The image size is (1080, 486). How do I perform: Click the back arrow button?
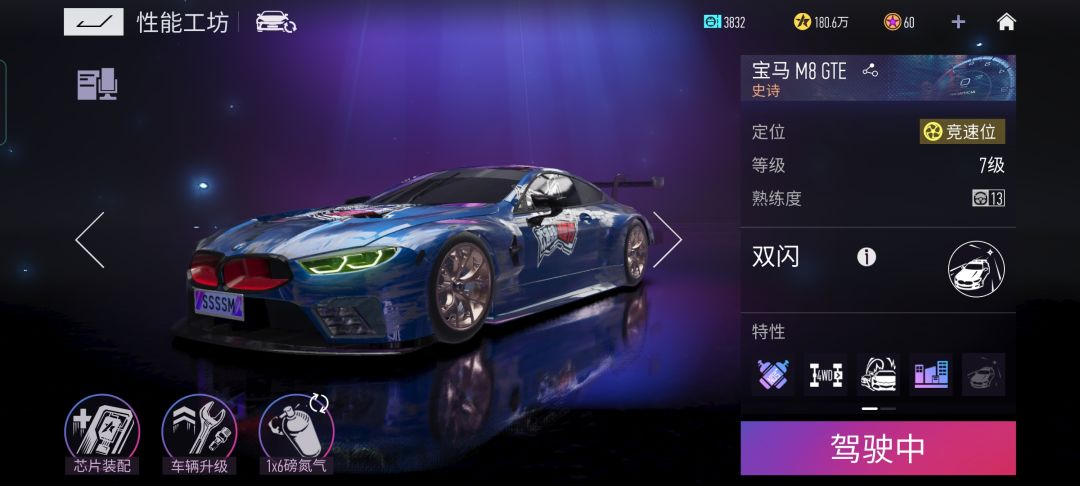point(93,22)
